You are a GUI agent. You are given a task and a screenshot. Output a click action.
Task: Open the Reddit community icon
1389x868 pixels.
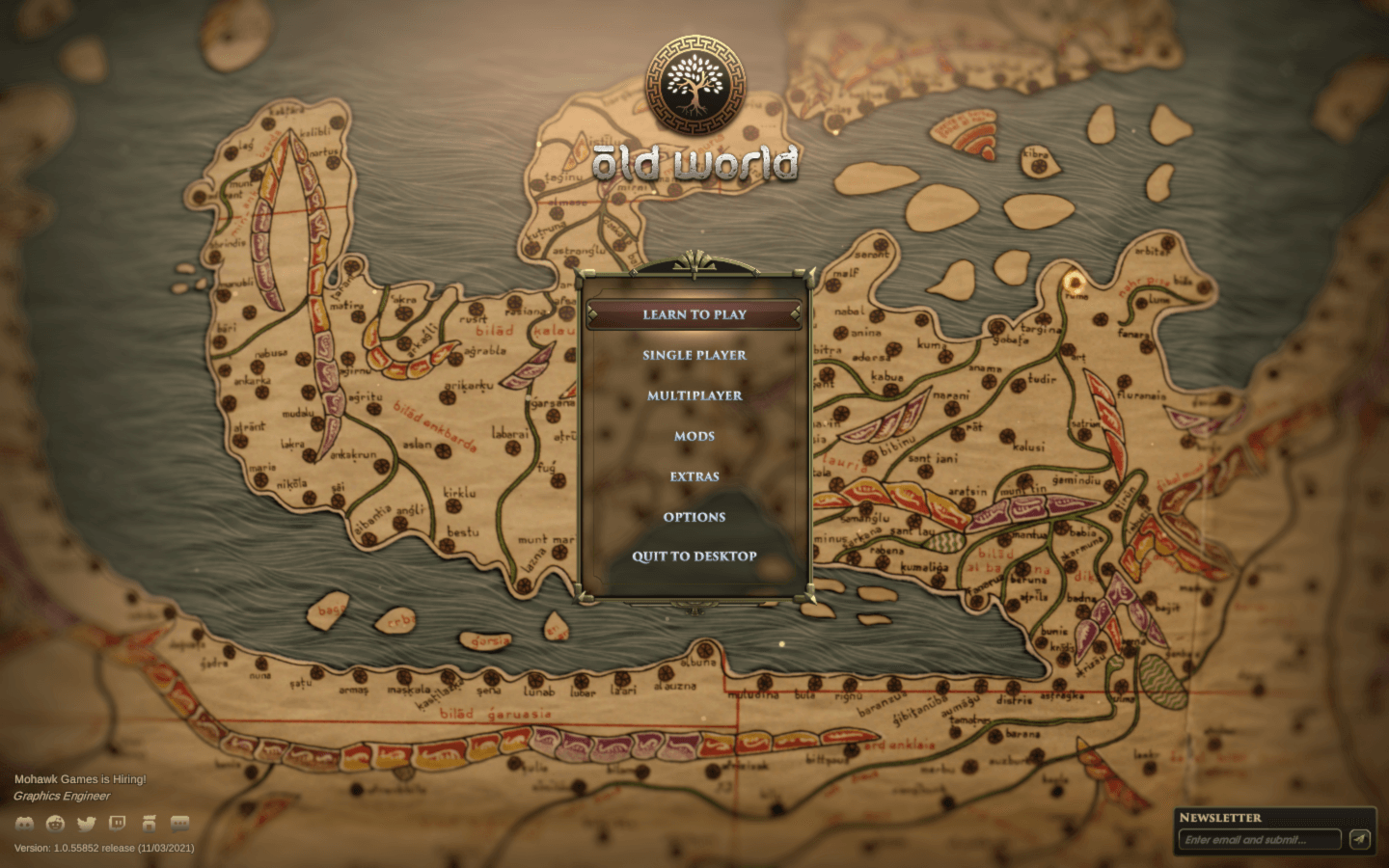click(56, 824)
